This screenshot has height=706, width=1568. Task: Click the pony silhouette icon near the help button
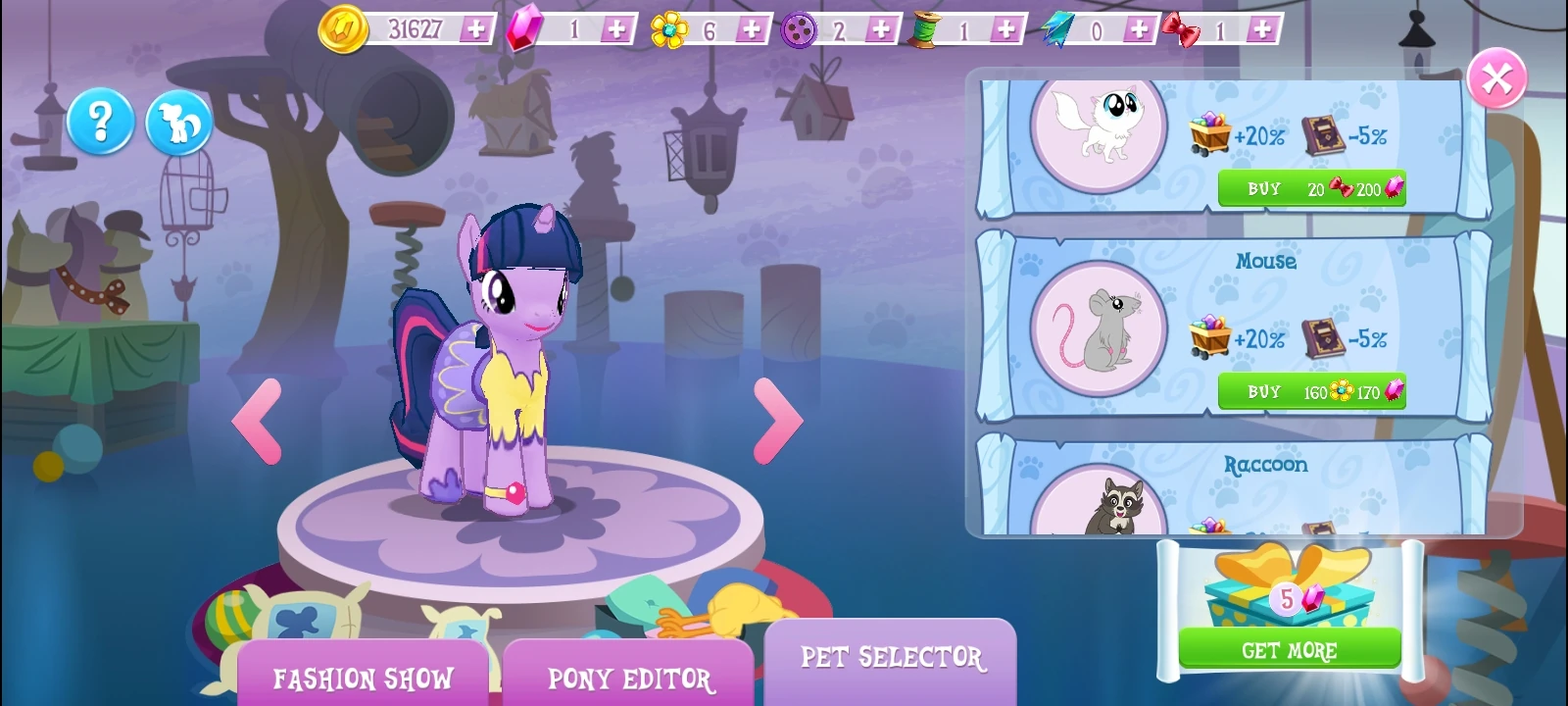[x=179, y=121]
